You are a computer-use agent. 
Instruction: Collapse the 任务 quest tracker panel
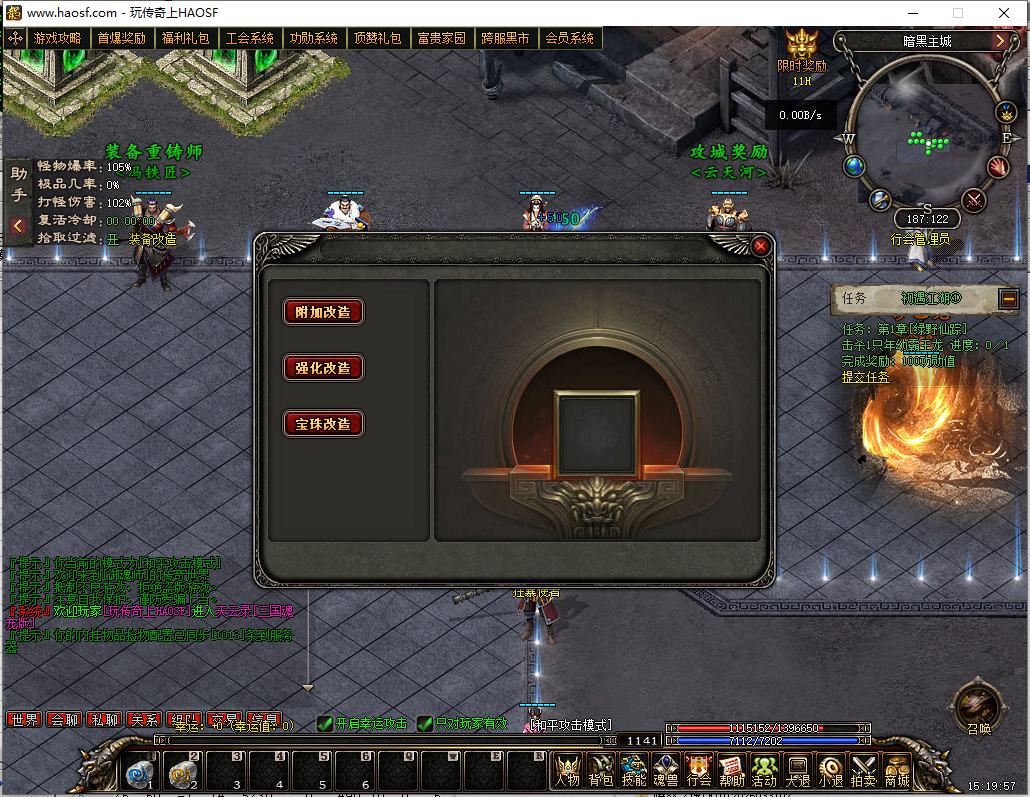pos(1008,297)
